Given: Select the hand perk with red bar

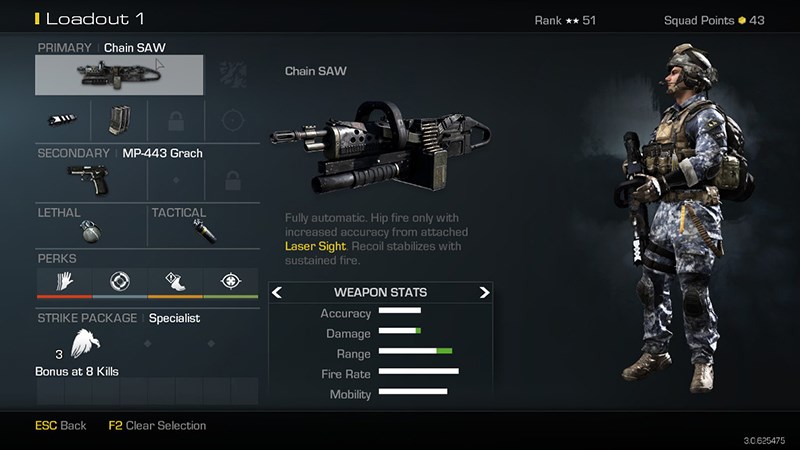Looking at the screenshot, I should click(x=63, y=281).
